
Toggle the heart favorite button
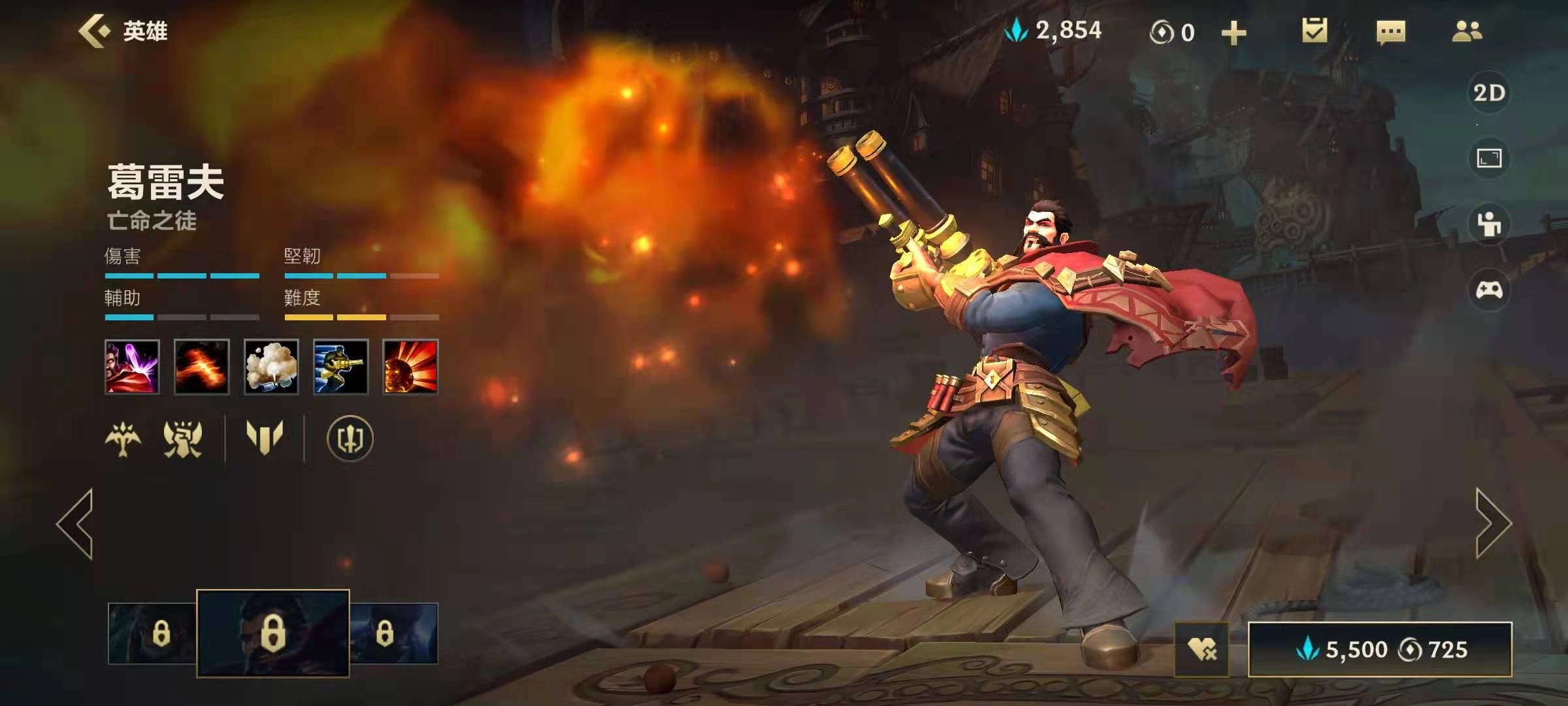tap(1201, 649)
